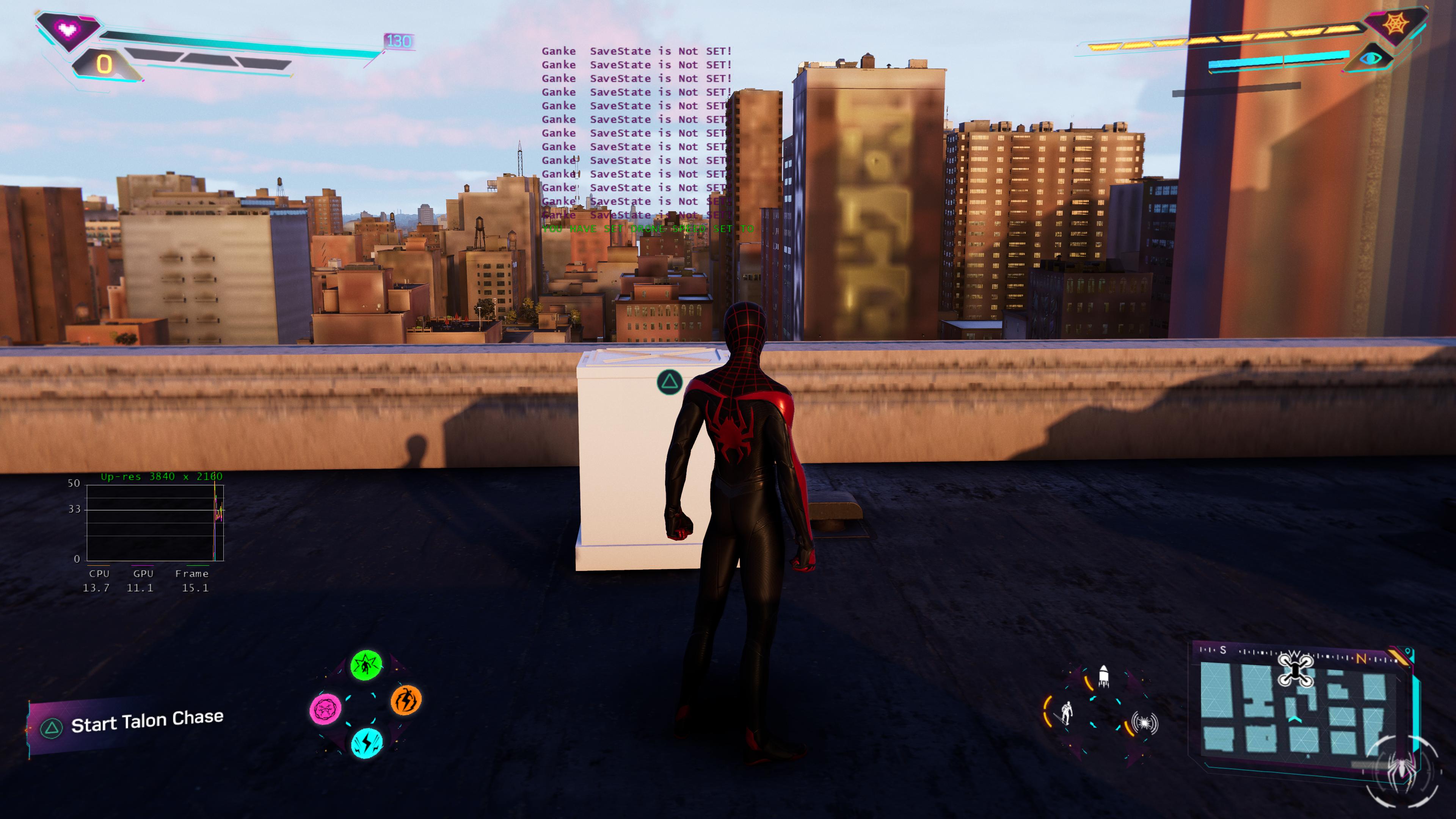Image resolution: width=1456 pixels, height=819 pixels.
Task: Select the Frame column label in the performance panel
Action: click(x=192, y=574)
